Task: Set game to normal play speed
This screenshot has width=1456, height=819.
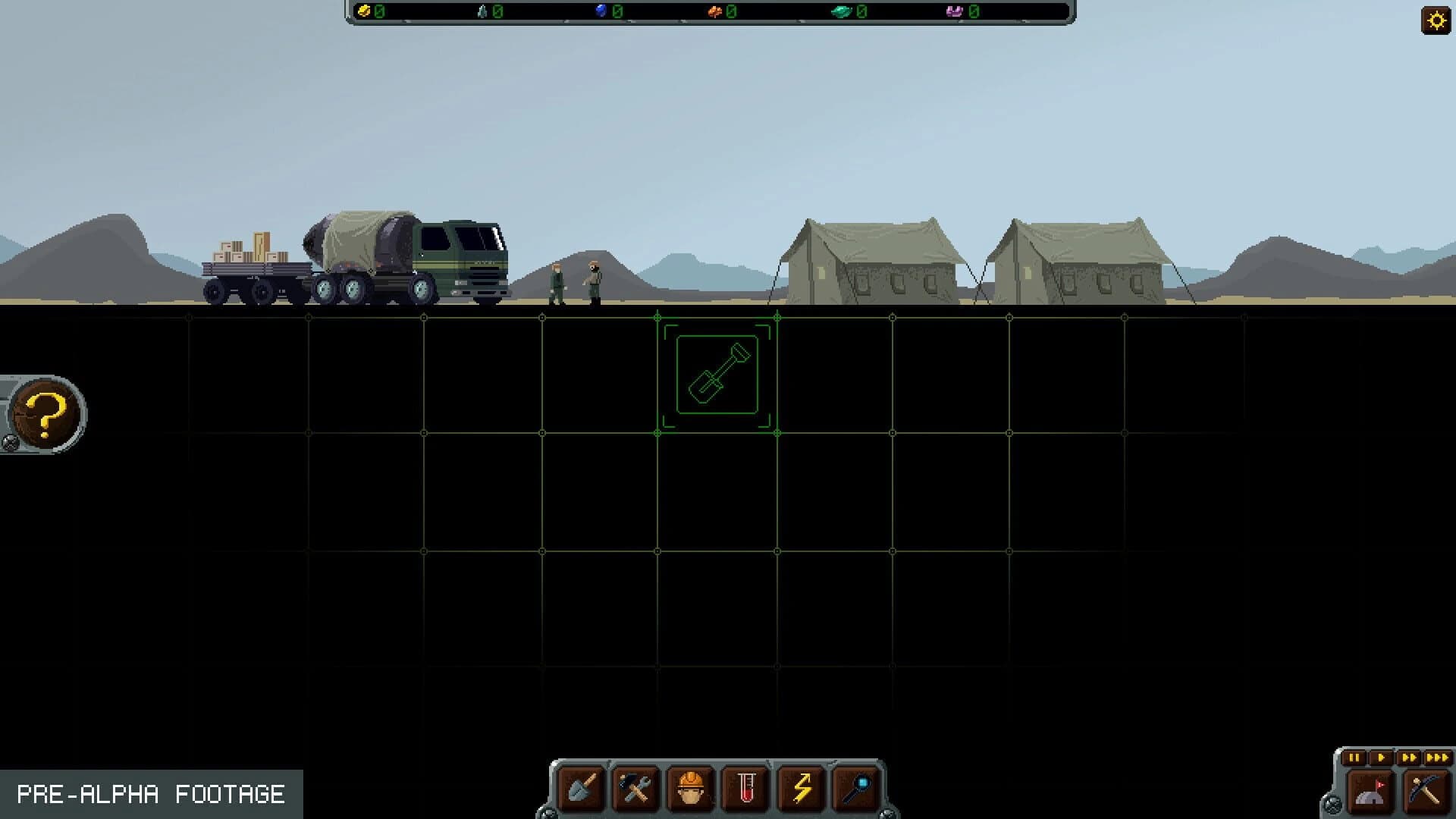Action: click(1382, 758)
